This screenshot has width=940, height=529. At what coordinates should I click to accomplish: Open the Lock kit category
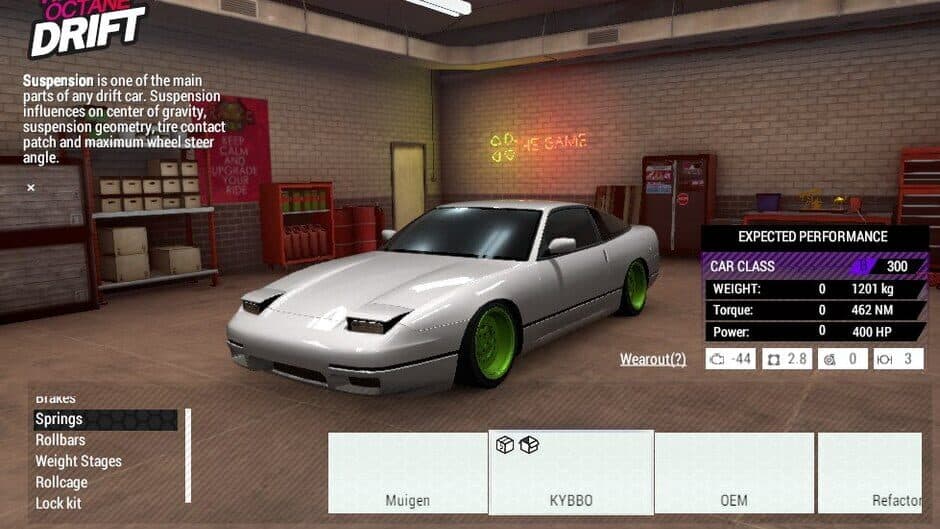(58, 503)
